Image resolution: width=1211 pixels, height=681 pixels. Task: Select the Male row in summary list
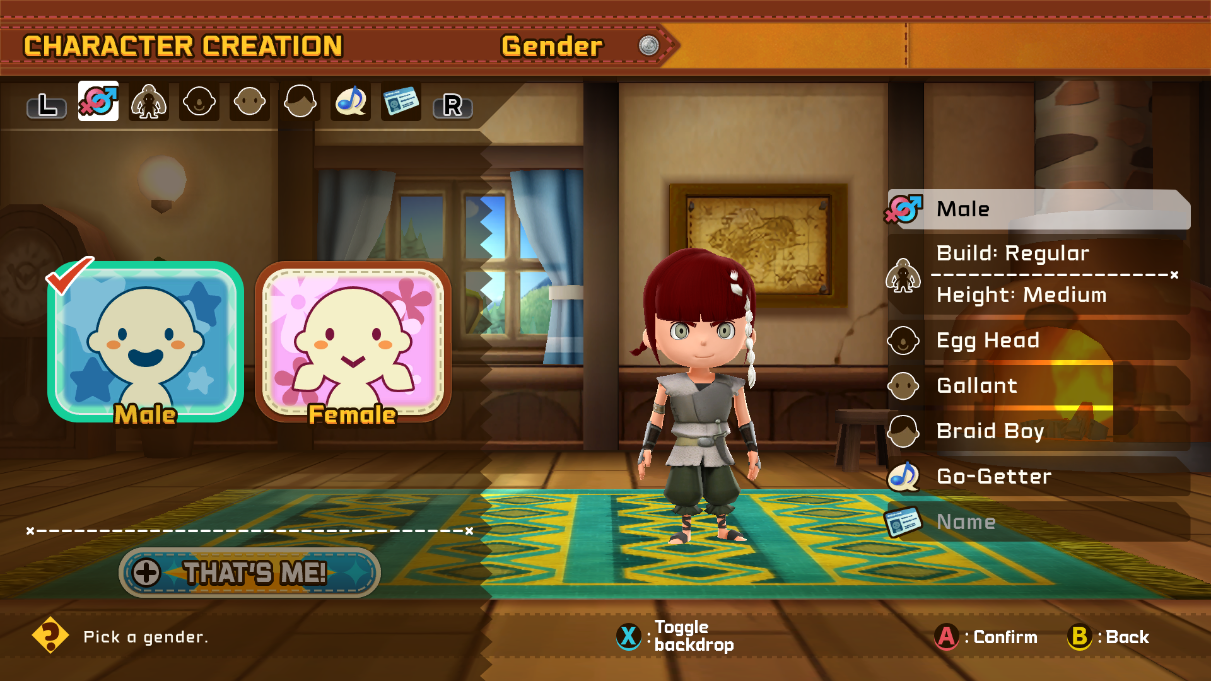(x=1038, y=209)
